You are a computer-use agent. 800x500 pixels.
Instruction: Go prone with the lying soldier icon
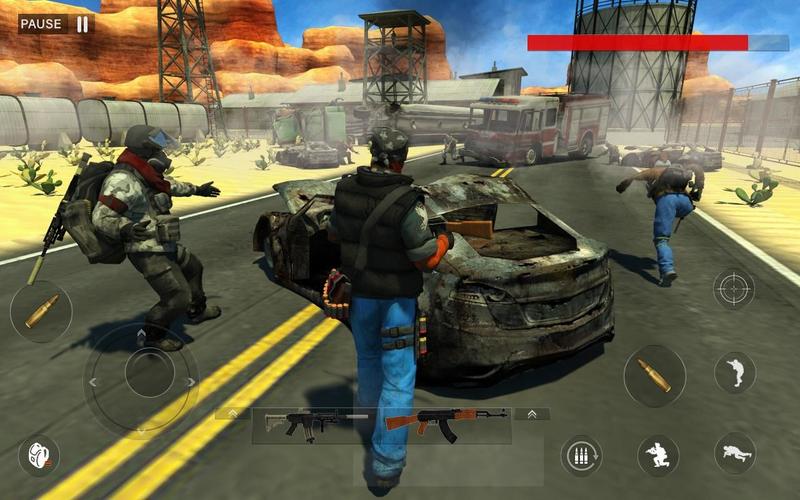coord(734,453)
